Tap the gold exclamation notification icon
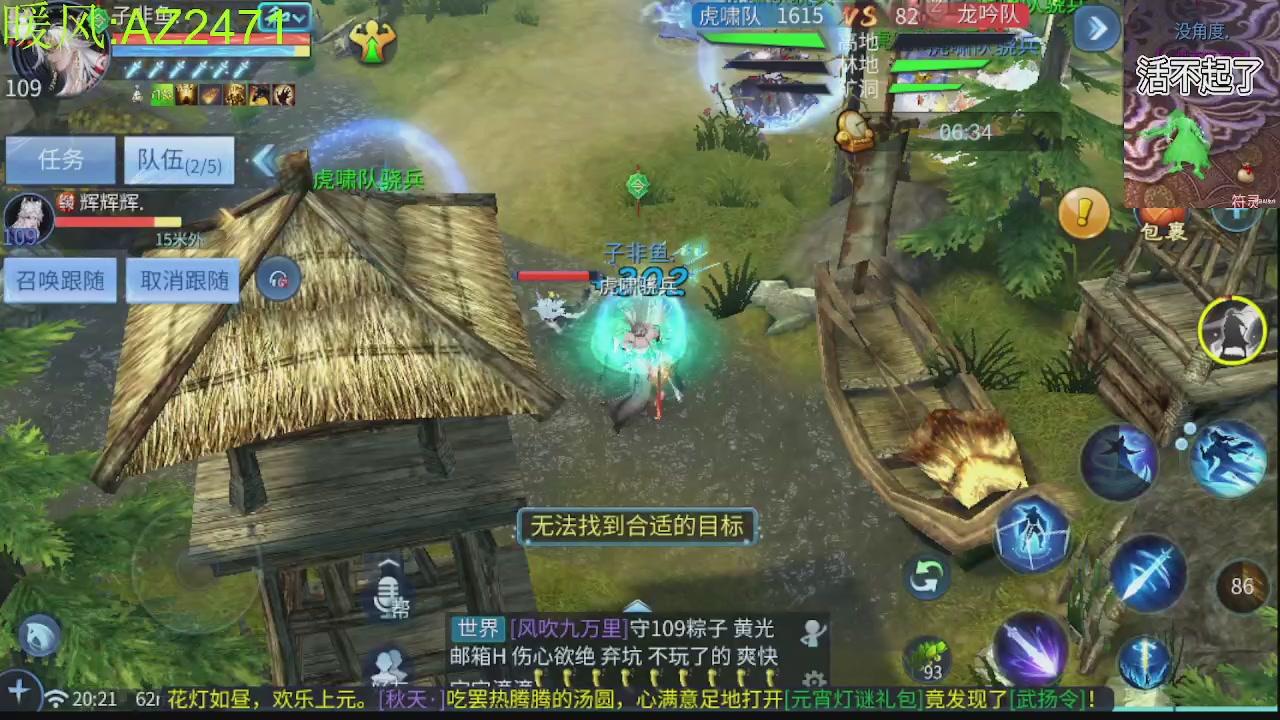 point(1083,213)
